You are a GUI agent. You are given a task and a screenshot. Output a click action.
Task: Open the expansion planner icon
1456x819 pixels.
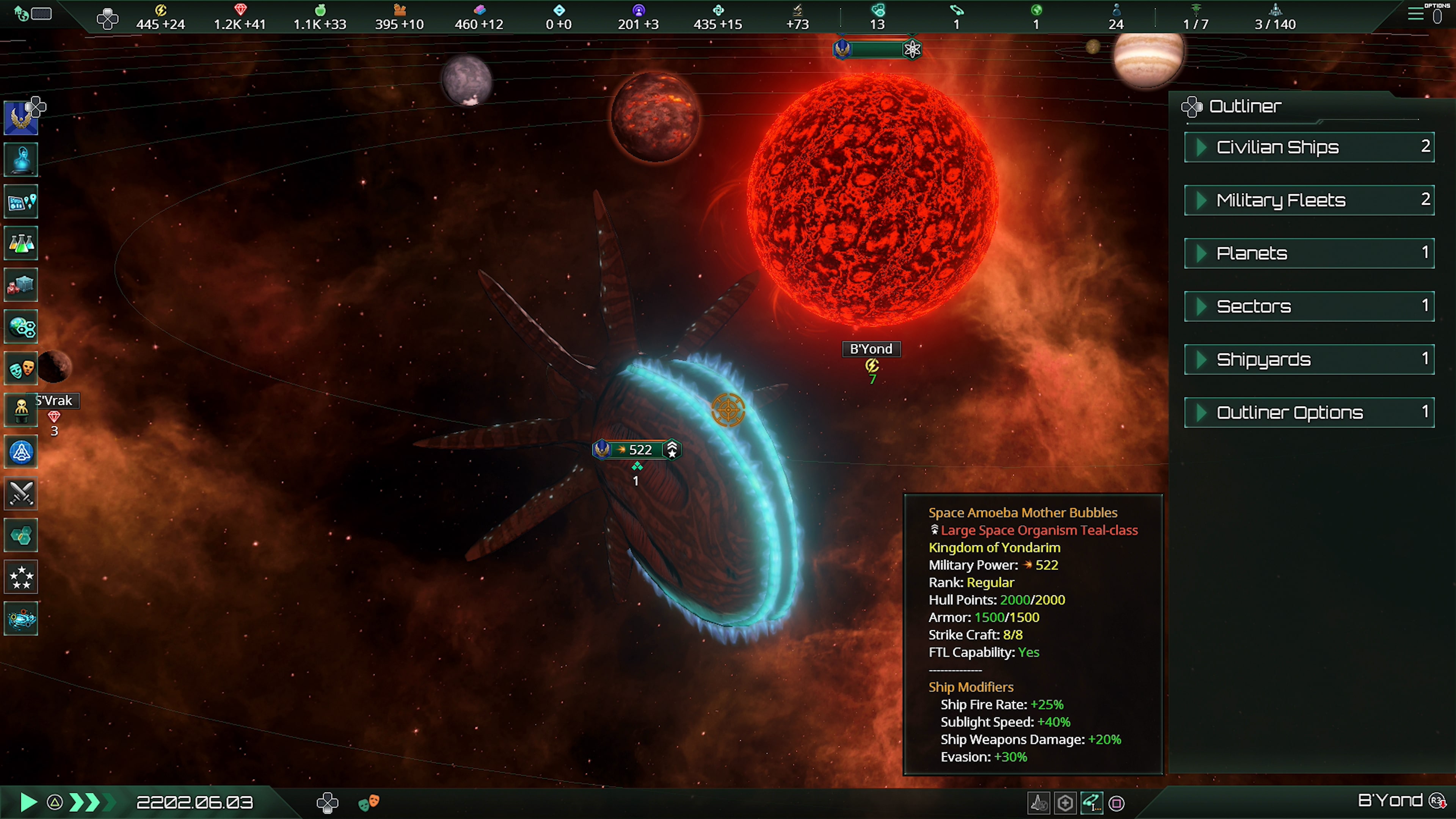(x=21, y=202)
